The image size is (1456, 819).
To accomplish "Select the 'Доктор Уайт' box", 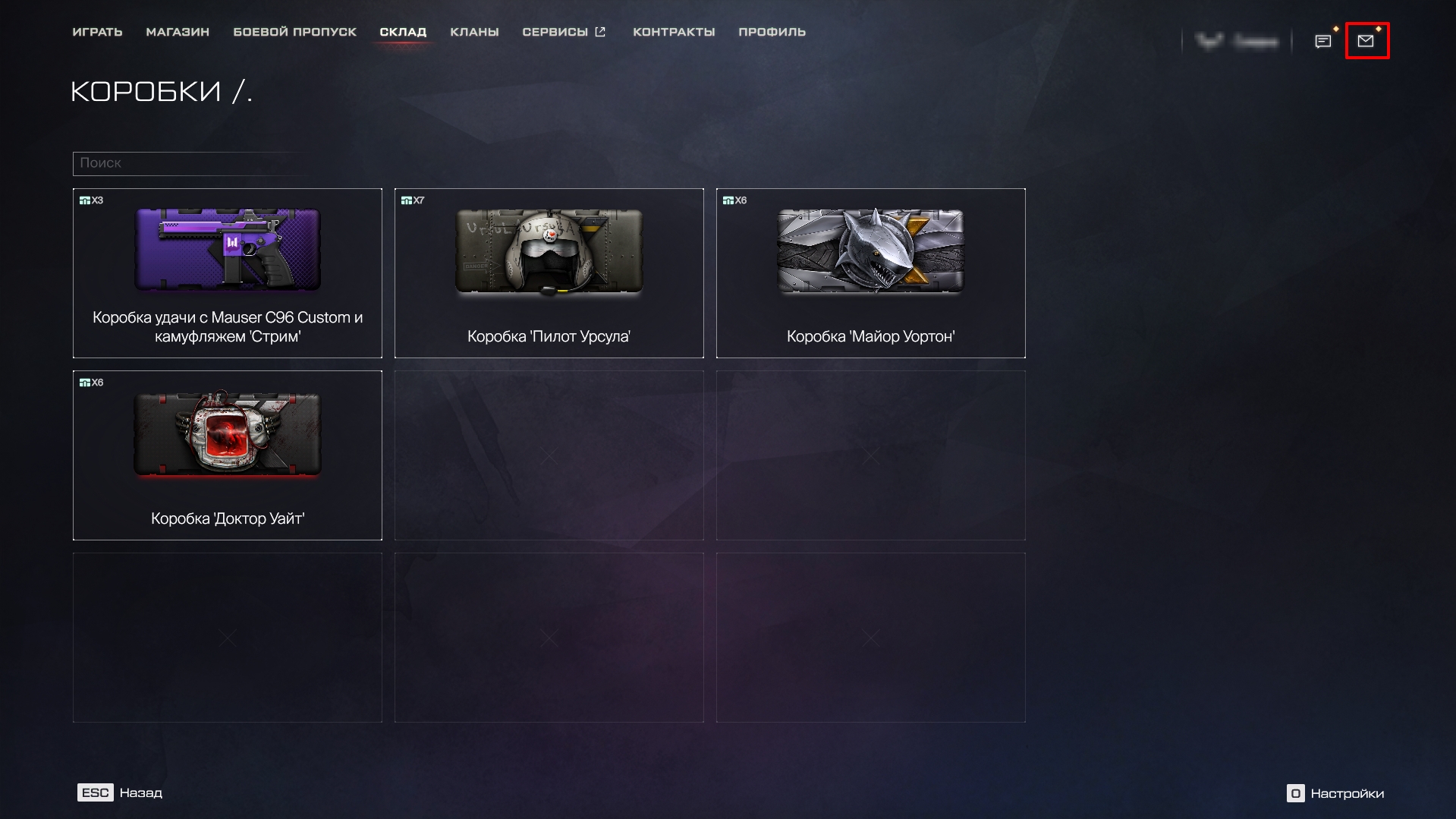I will tap(228, 455).
